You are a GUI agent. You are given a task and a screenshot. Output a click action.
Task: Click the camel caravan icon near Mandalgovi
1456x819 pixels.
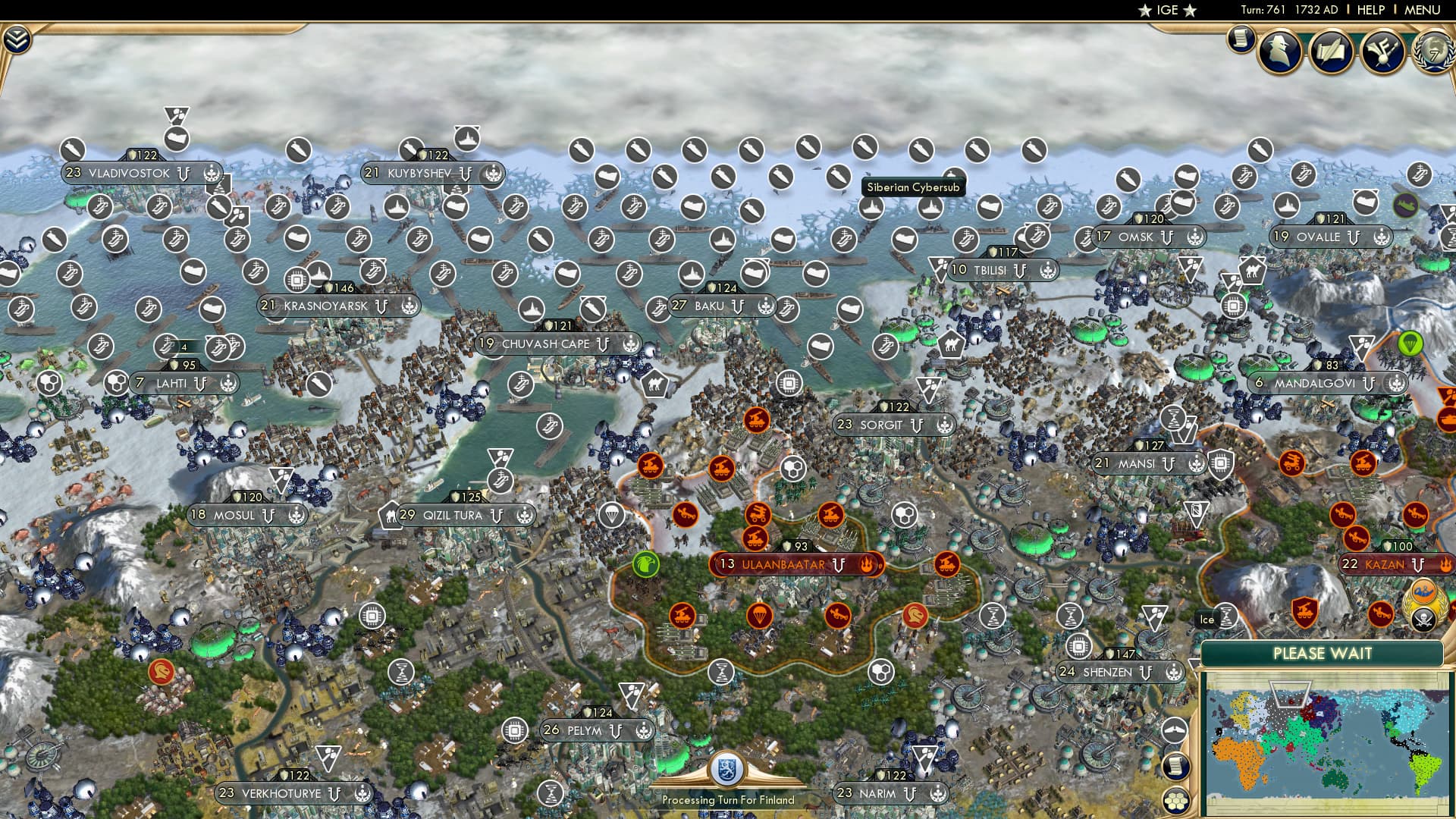click(x=1253, y=270)
